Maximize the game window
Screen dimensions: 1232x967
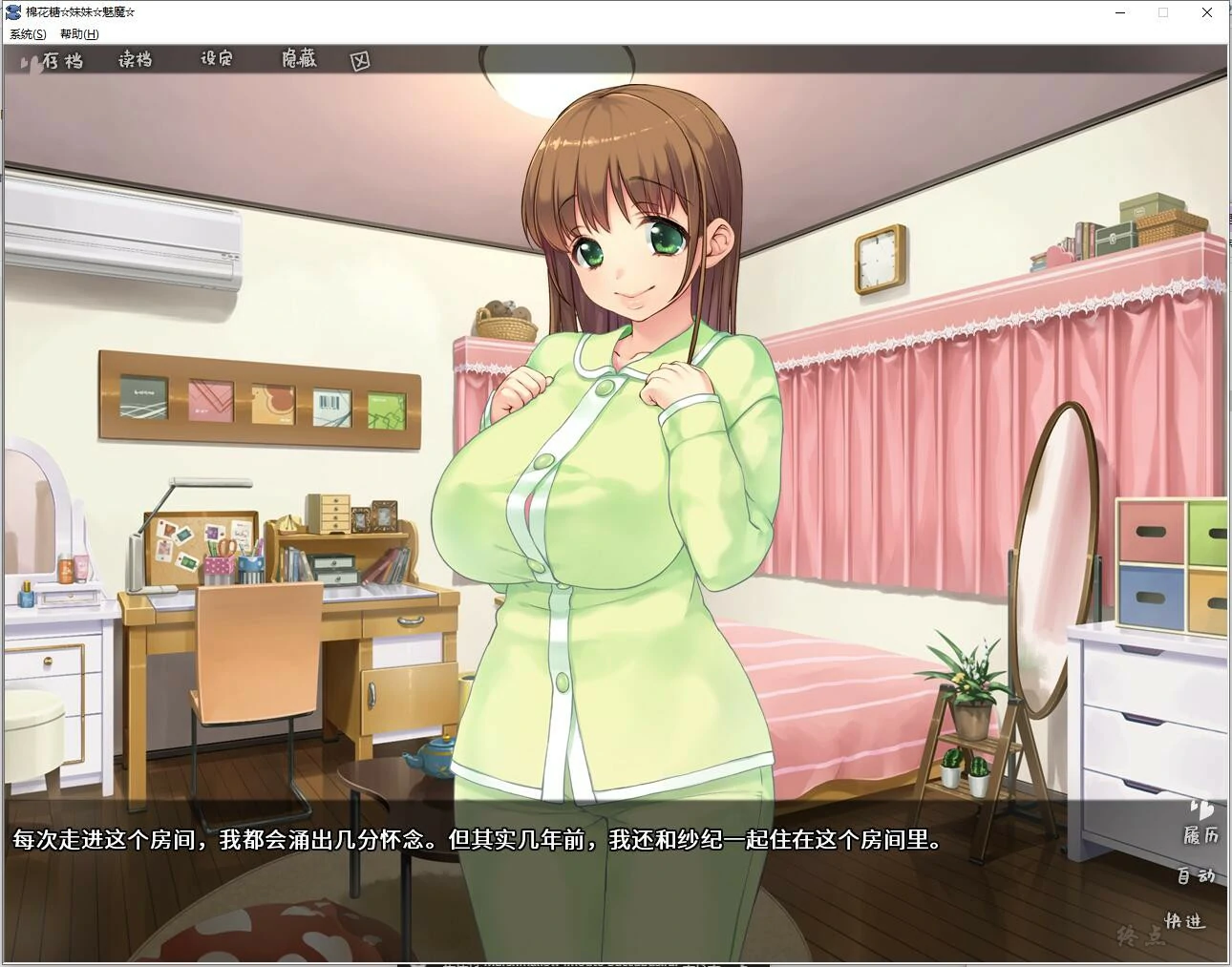(1162, 12)
